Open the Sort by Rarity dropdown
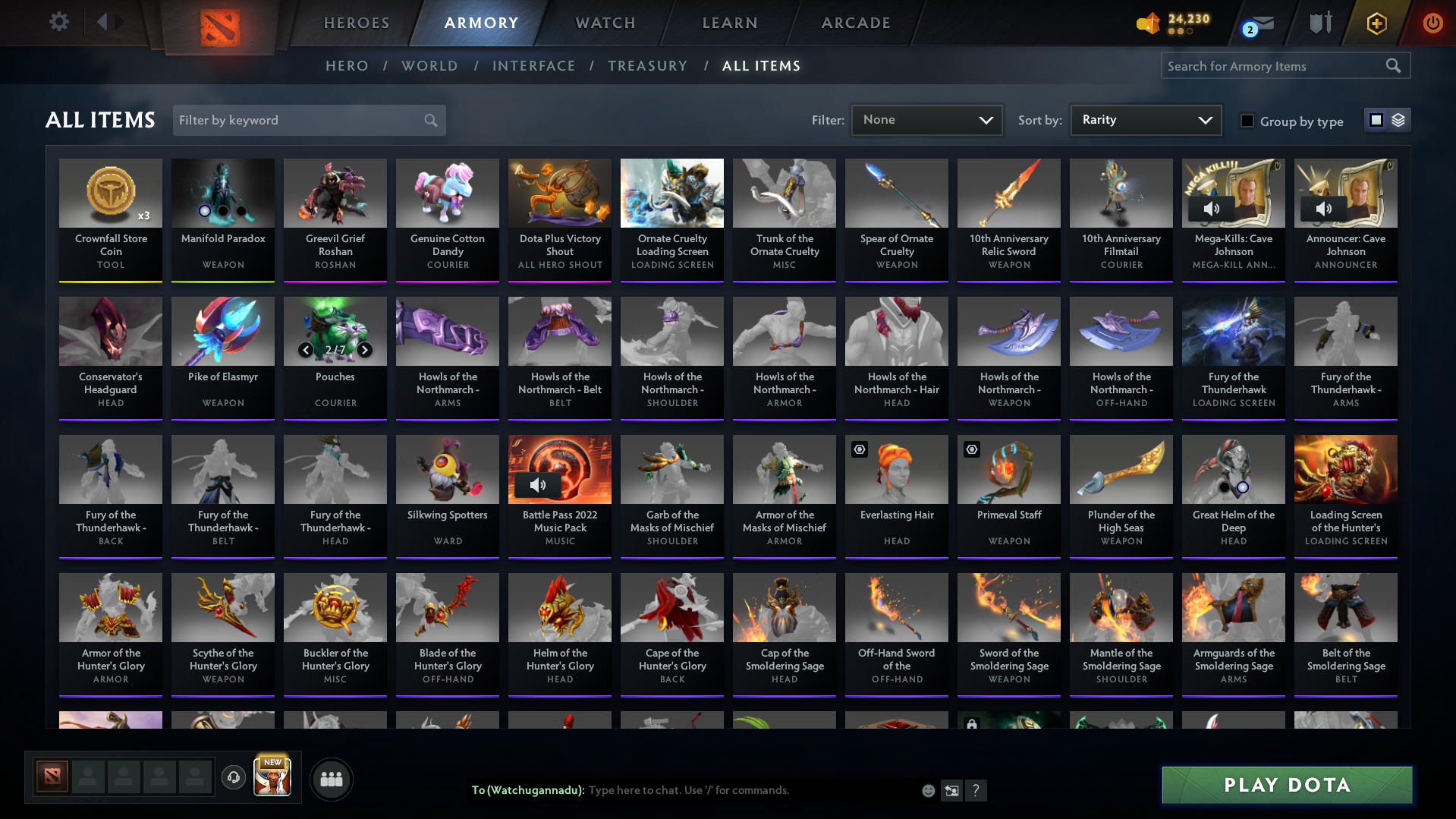Viewport: 1456px width, 819px height. pos(1145,120)
